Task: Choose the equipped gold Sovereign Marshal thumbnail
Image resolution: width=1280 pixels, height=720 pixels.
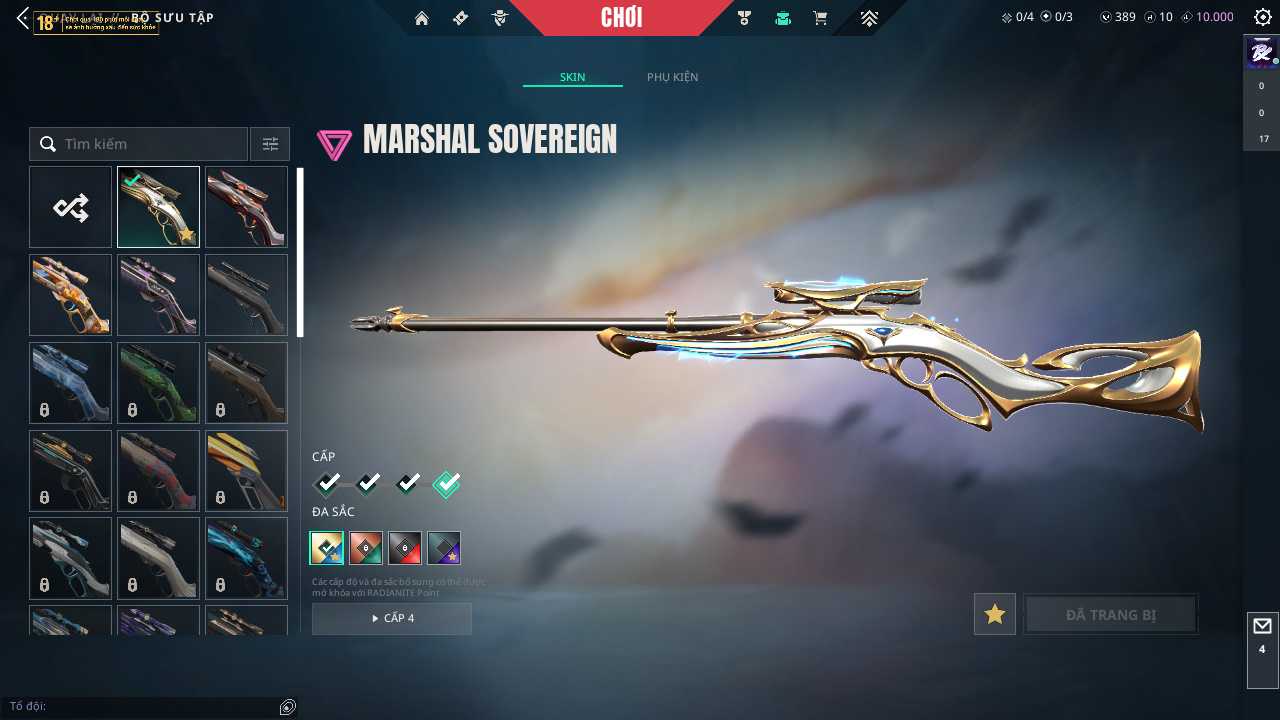Action: click(158, 207)
